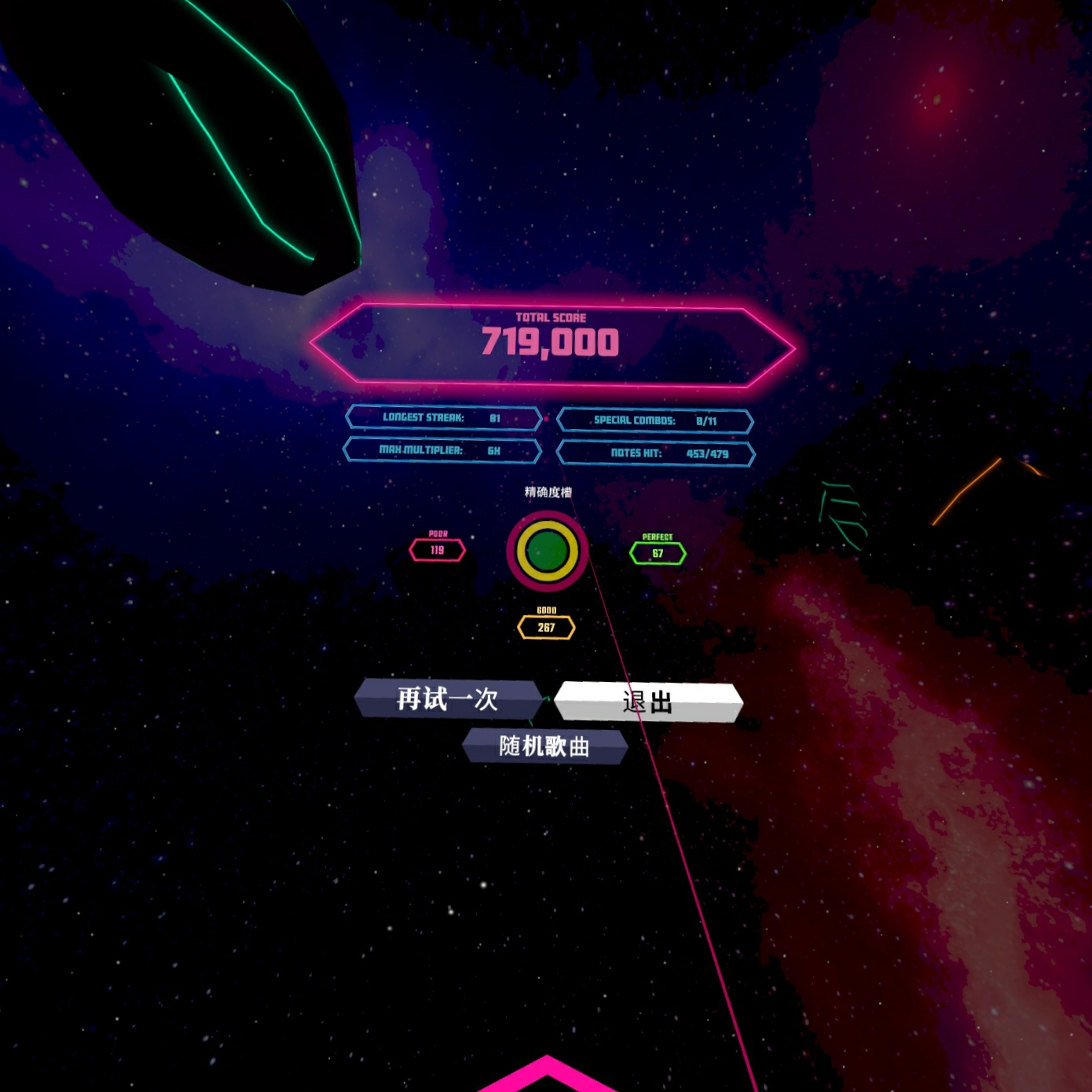Select the 退出 exit button
Viewport: 1092px width, 1092px height.
tap(647, 702)
